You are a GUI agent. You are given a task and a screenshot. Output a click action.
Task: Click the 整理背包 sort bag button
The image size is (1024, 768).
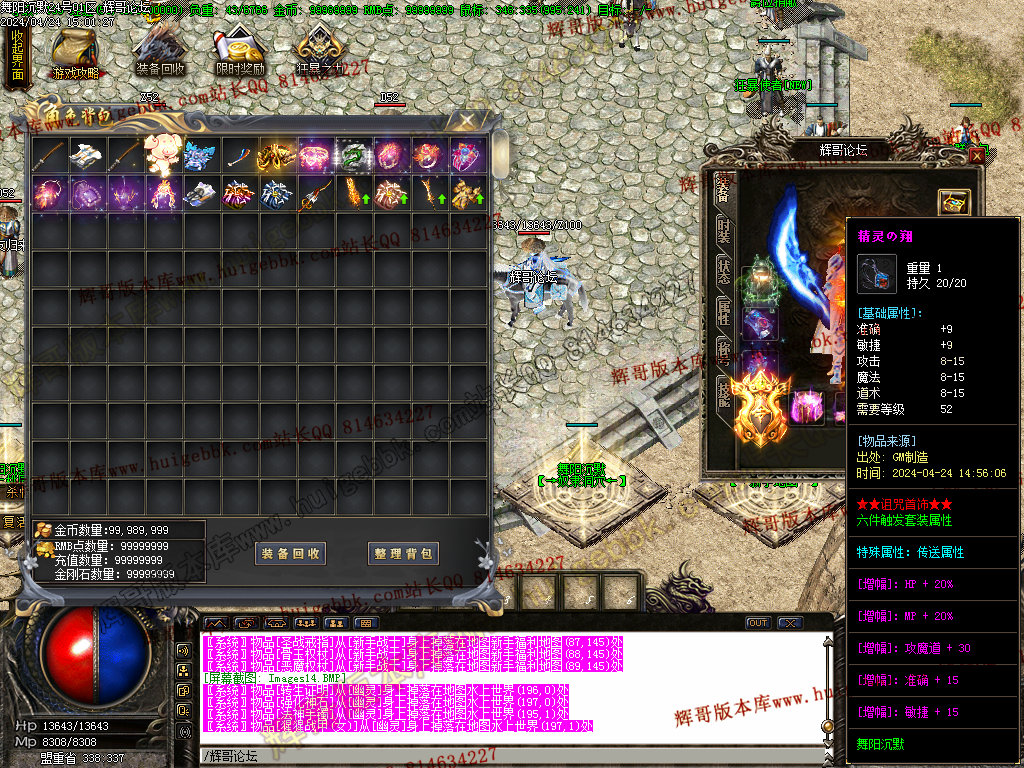(x=404, y=553)
